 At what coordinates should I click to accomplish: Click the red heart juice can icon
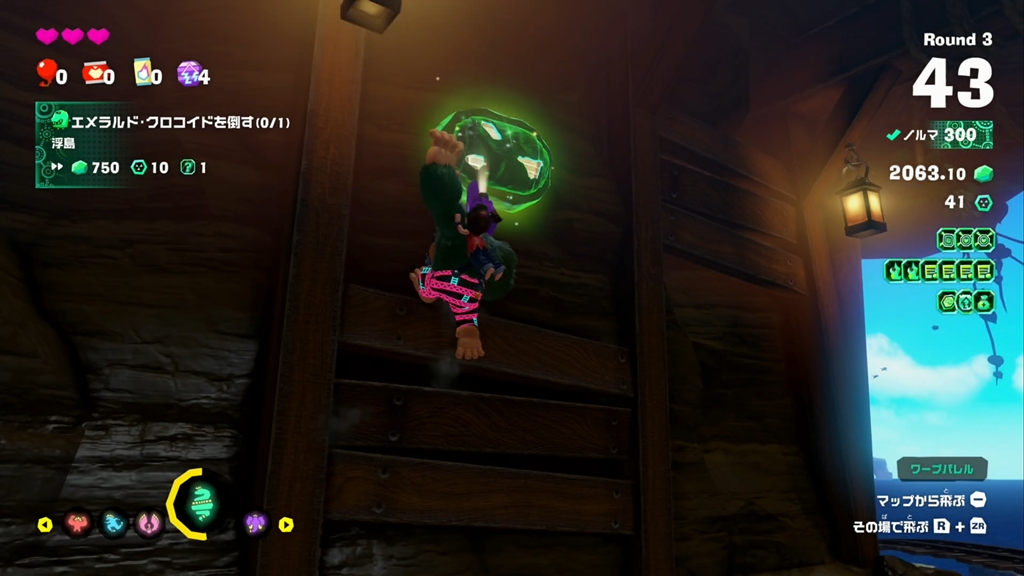93,72
